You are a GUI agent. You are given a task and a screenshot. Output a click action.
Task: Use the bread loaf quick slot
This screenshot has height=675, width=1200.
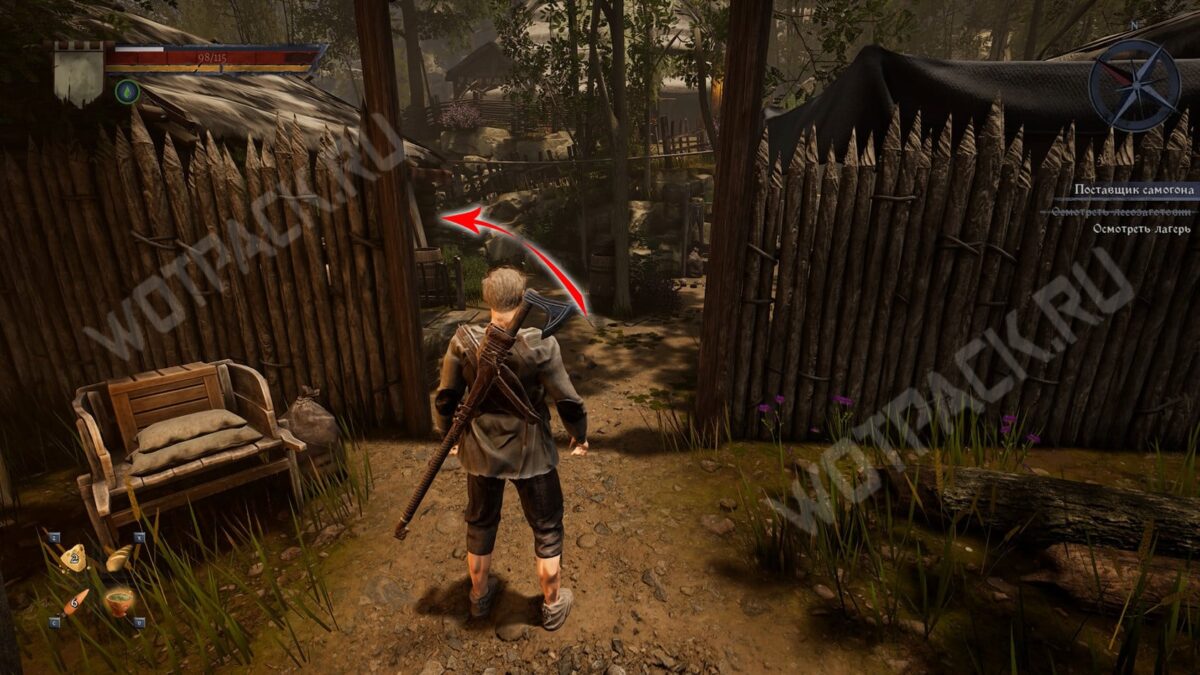(x=119, y=558)
